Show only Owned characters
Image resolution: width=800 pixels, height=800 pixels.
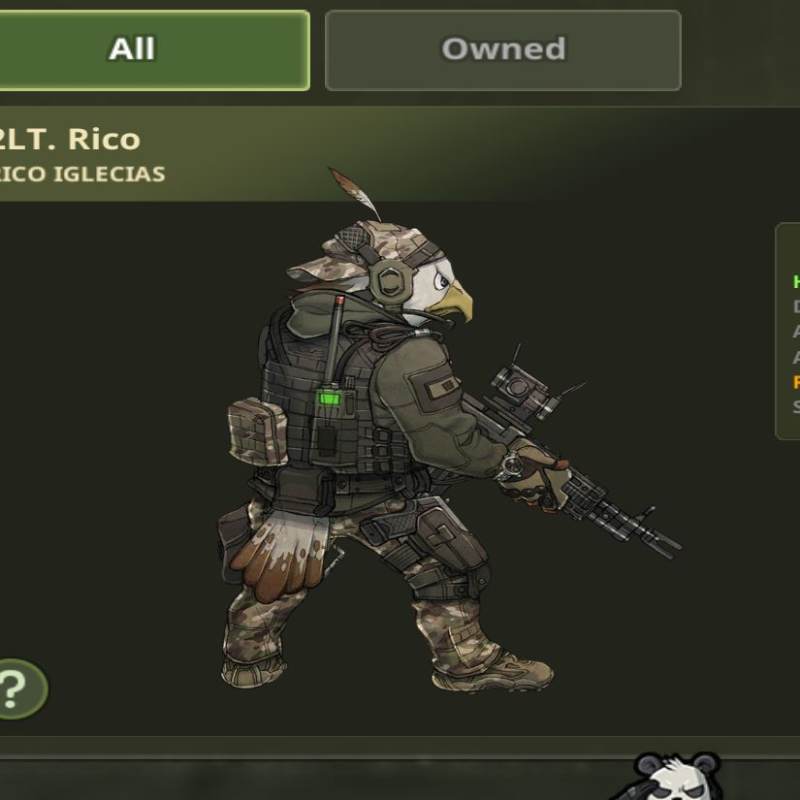[503, 50]
